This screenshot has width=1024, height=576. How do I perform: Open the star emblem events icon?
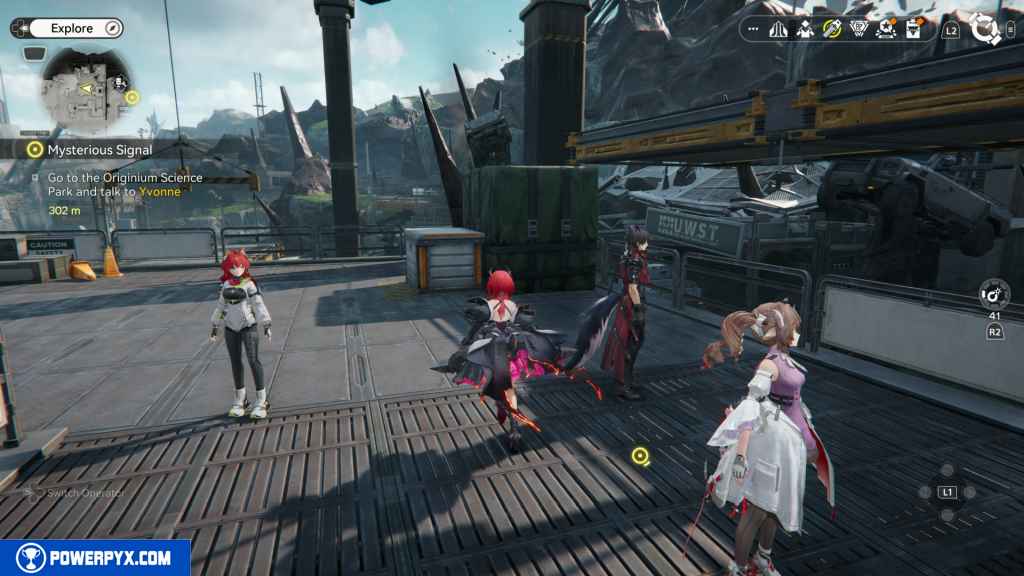[885, 30]
